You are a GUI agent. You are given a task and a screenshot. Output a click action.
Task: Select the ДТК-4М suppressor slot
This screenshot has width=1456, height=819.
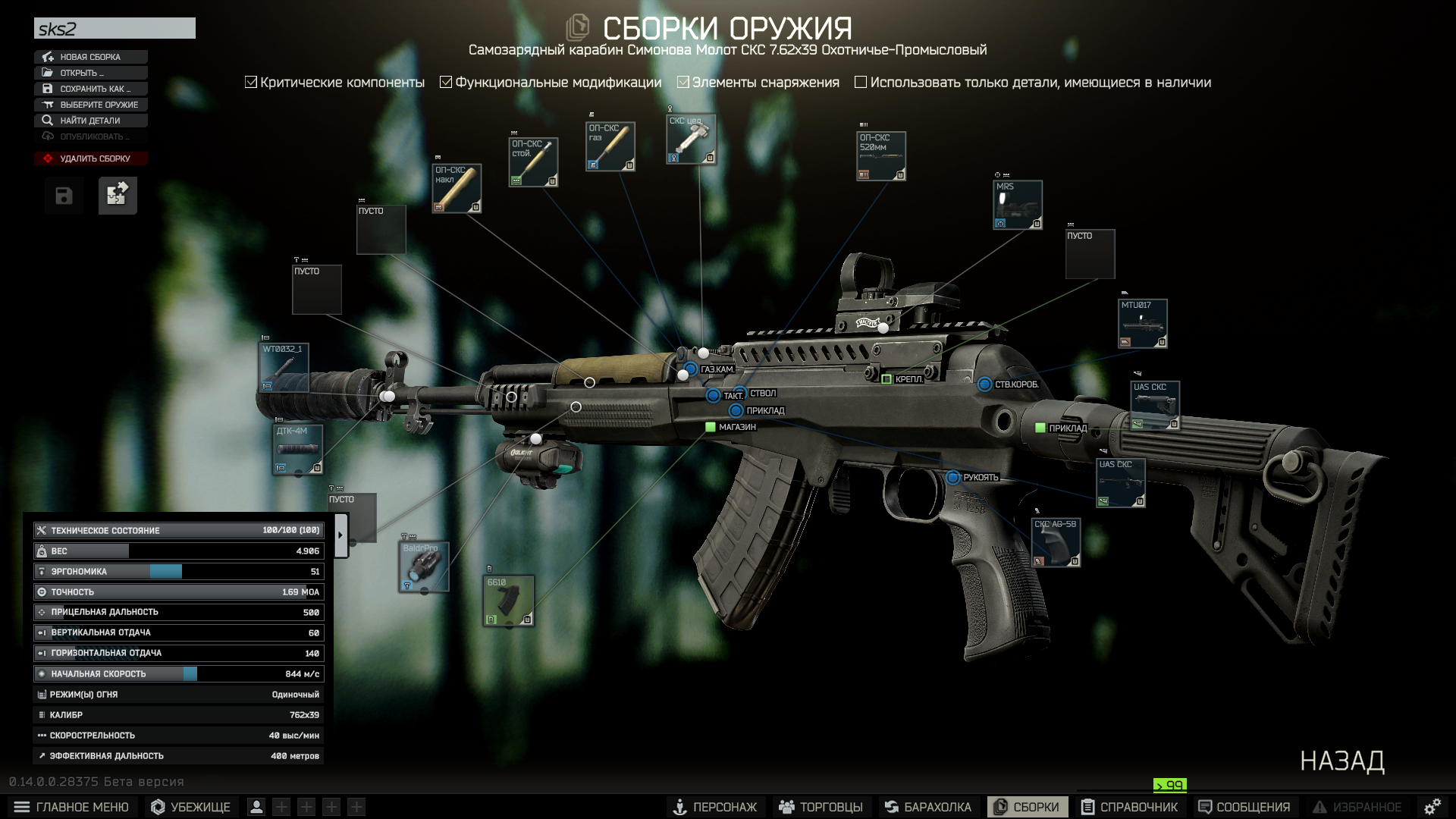coord(298,449)
